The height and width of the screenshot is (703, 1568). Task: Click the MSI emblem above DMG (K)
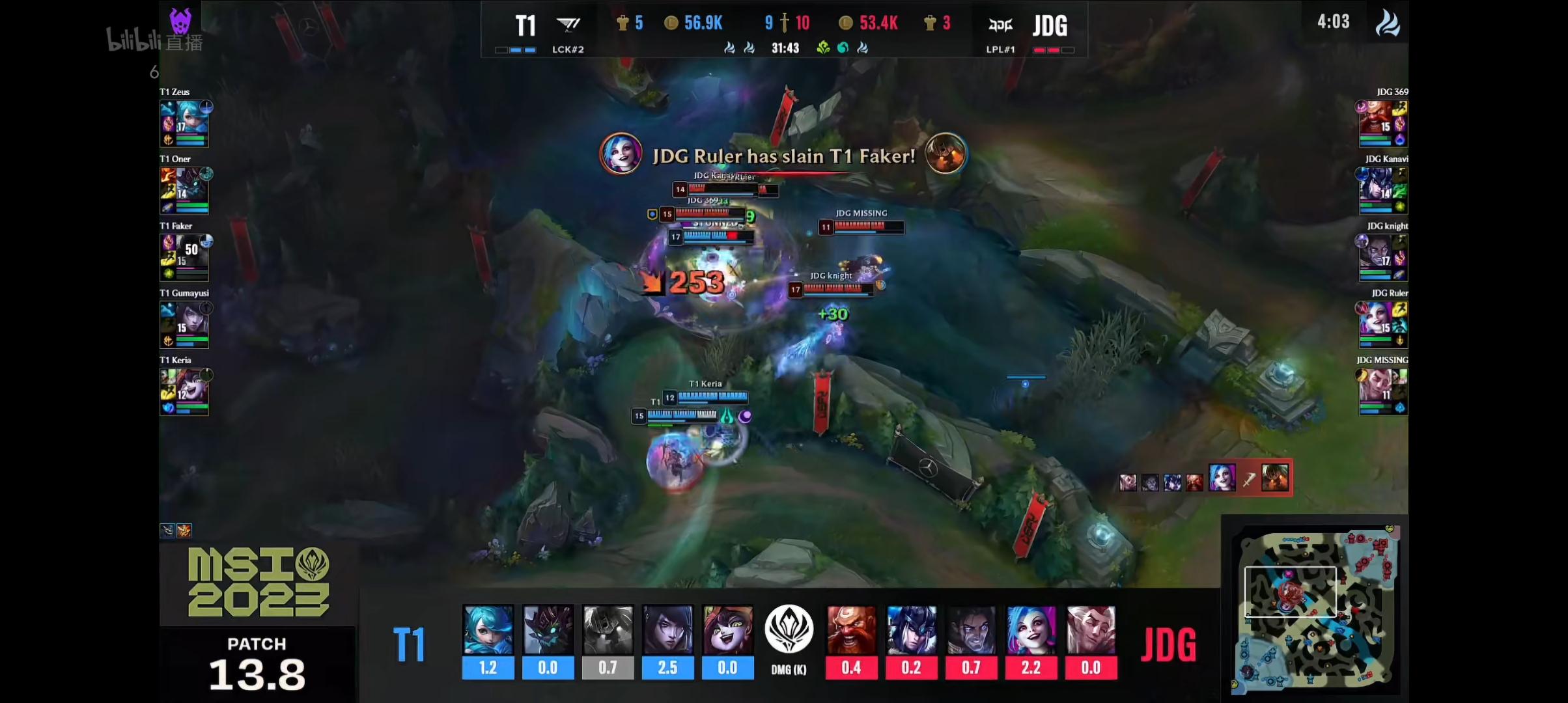coord(789,629)
